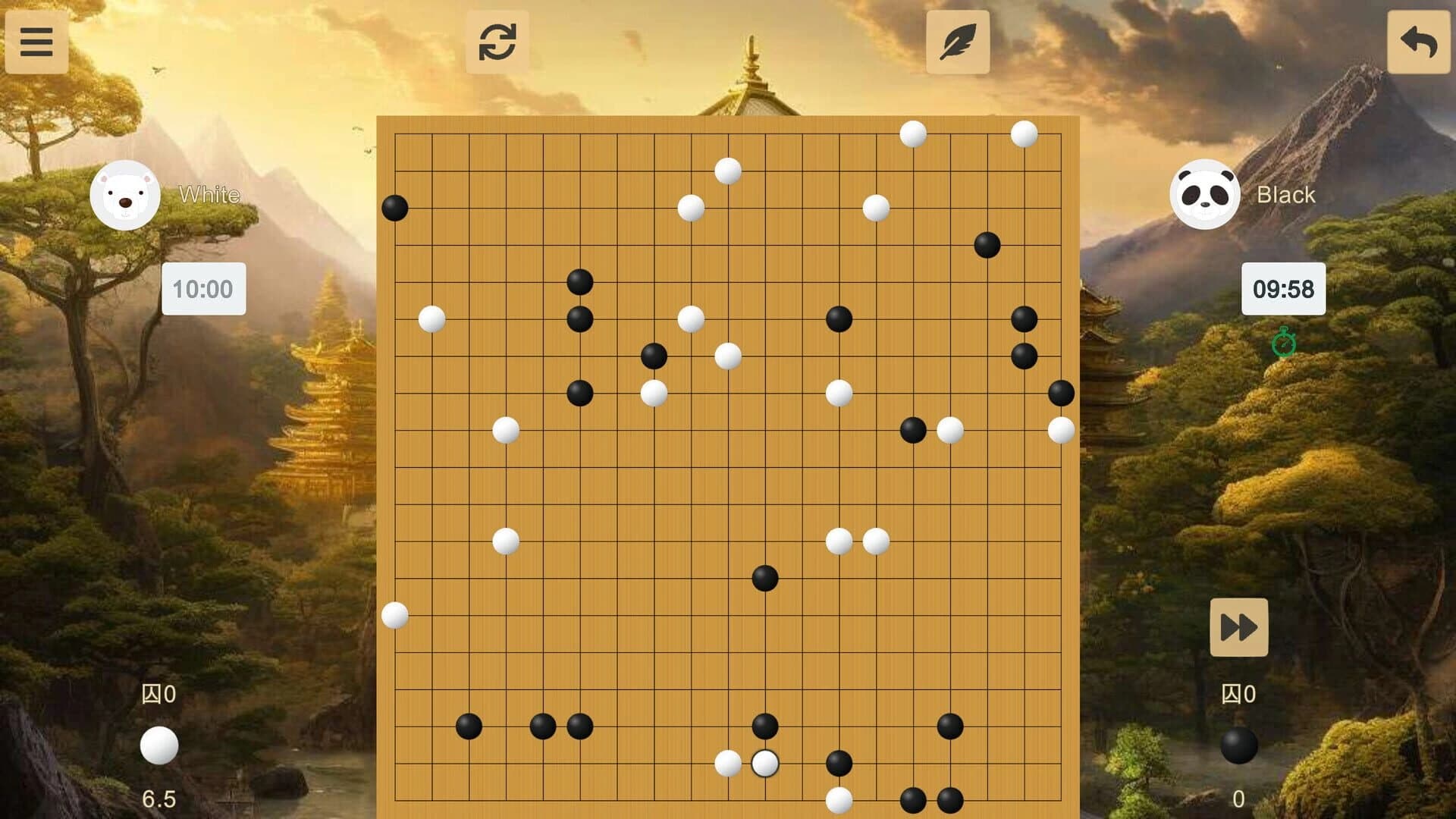Expand Black's timer display showing 09:58
Screen dimensions: 1456x819
pos(1285,289)
